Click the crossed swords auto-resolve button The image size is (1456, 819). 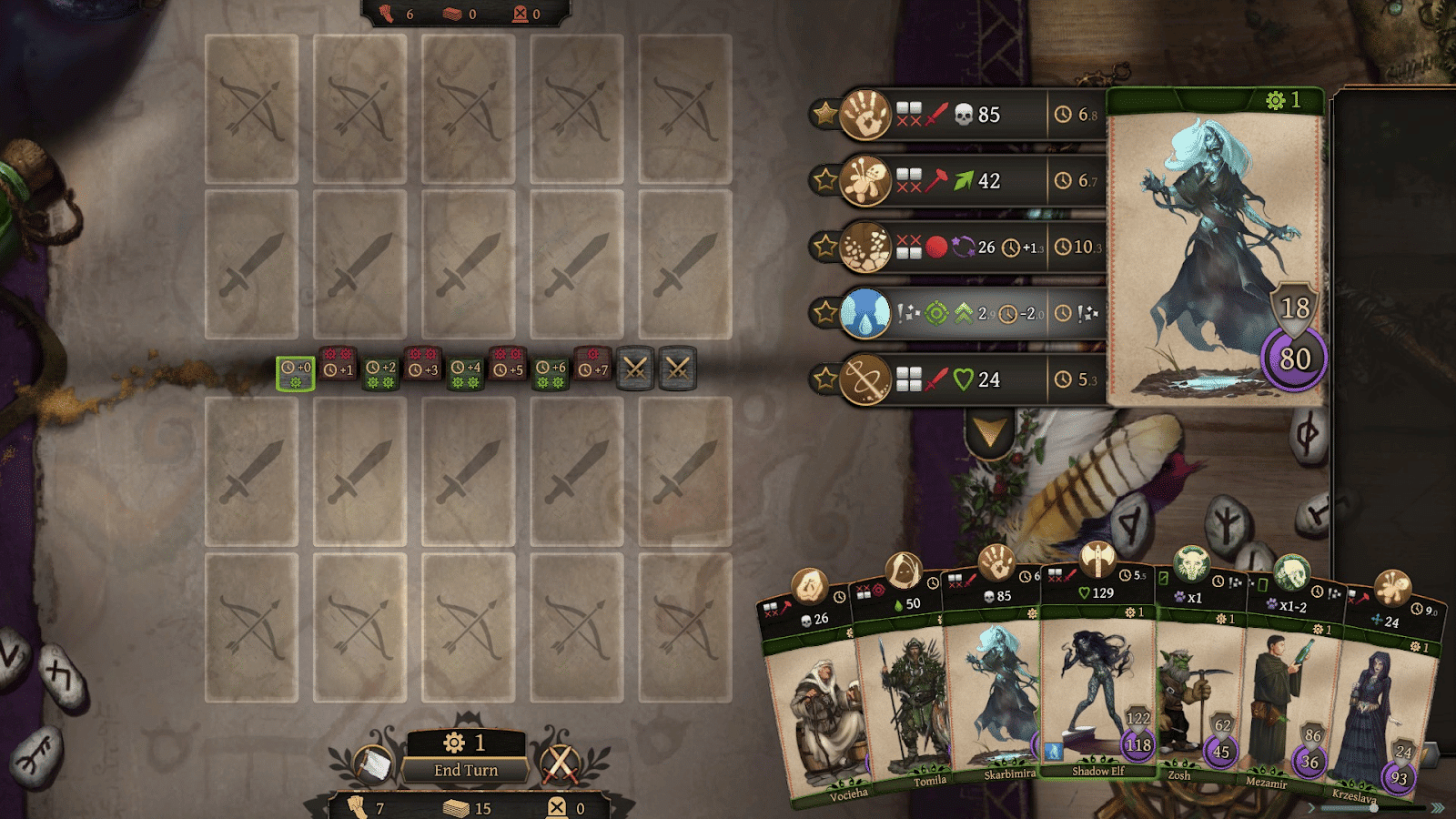pyautogui.click(x=560, y=764)
